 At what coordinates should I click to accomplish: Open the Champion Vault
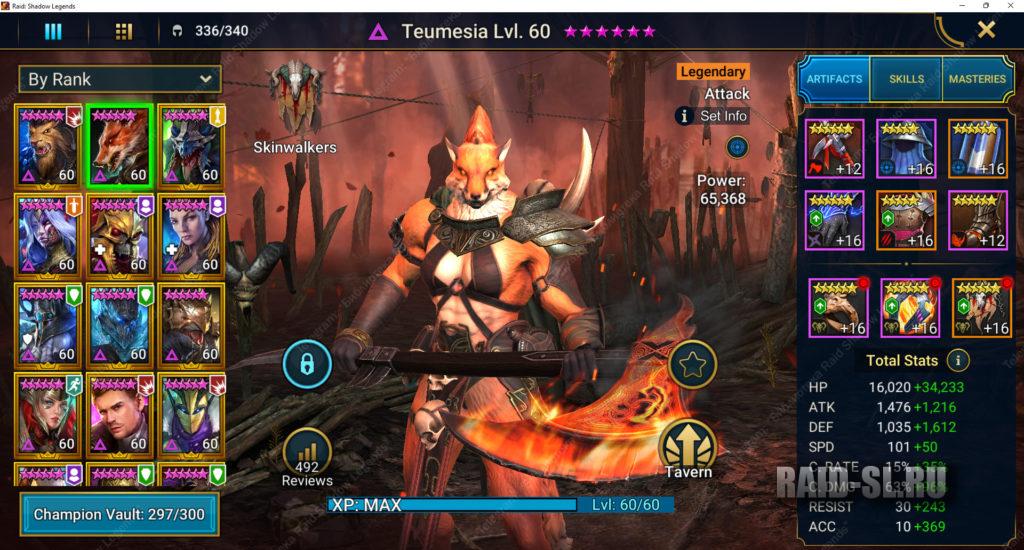tap(118, 514)
